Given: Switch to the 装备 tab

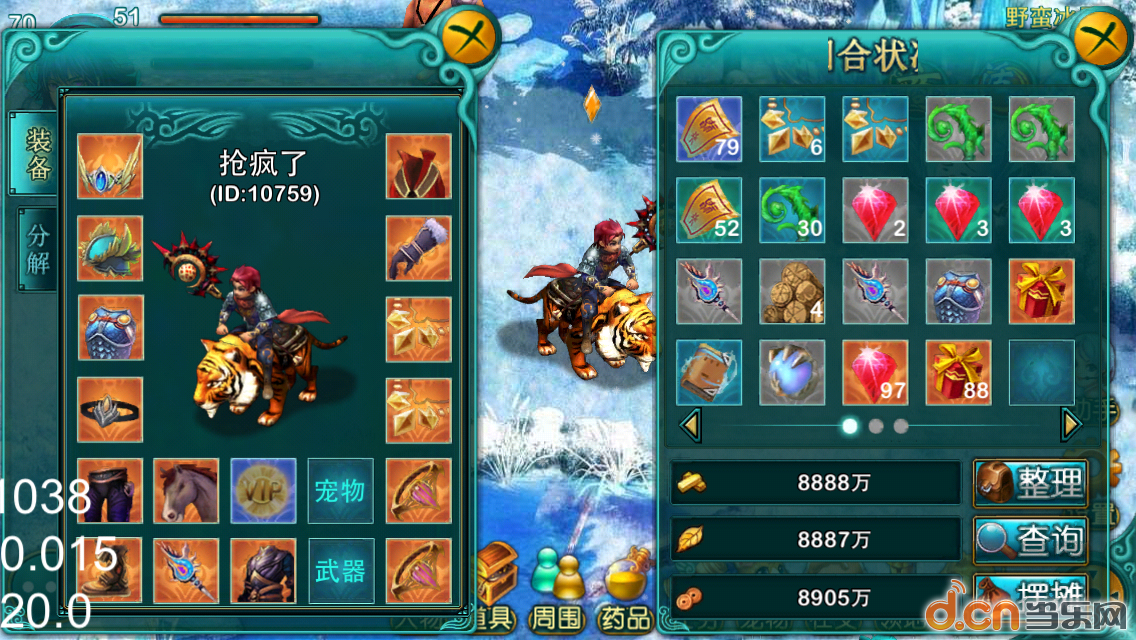Looking at the screenshot, I should pyautogui.click(x=38, y=153).
